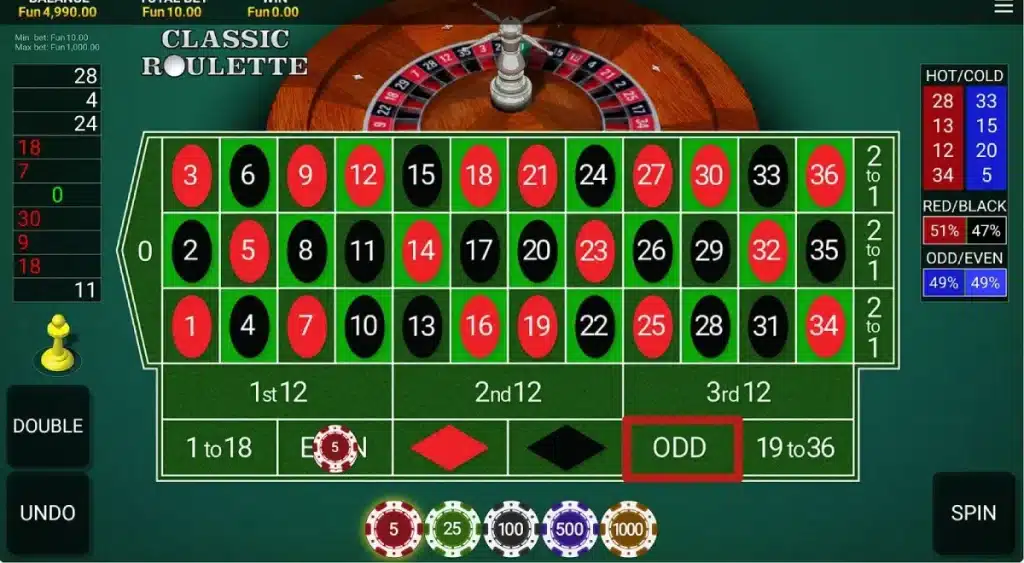Screen dimensions: 1024x563
Task: Double the current bet
Action: pos(47,426)
